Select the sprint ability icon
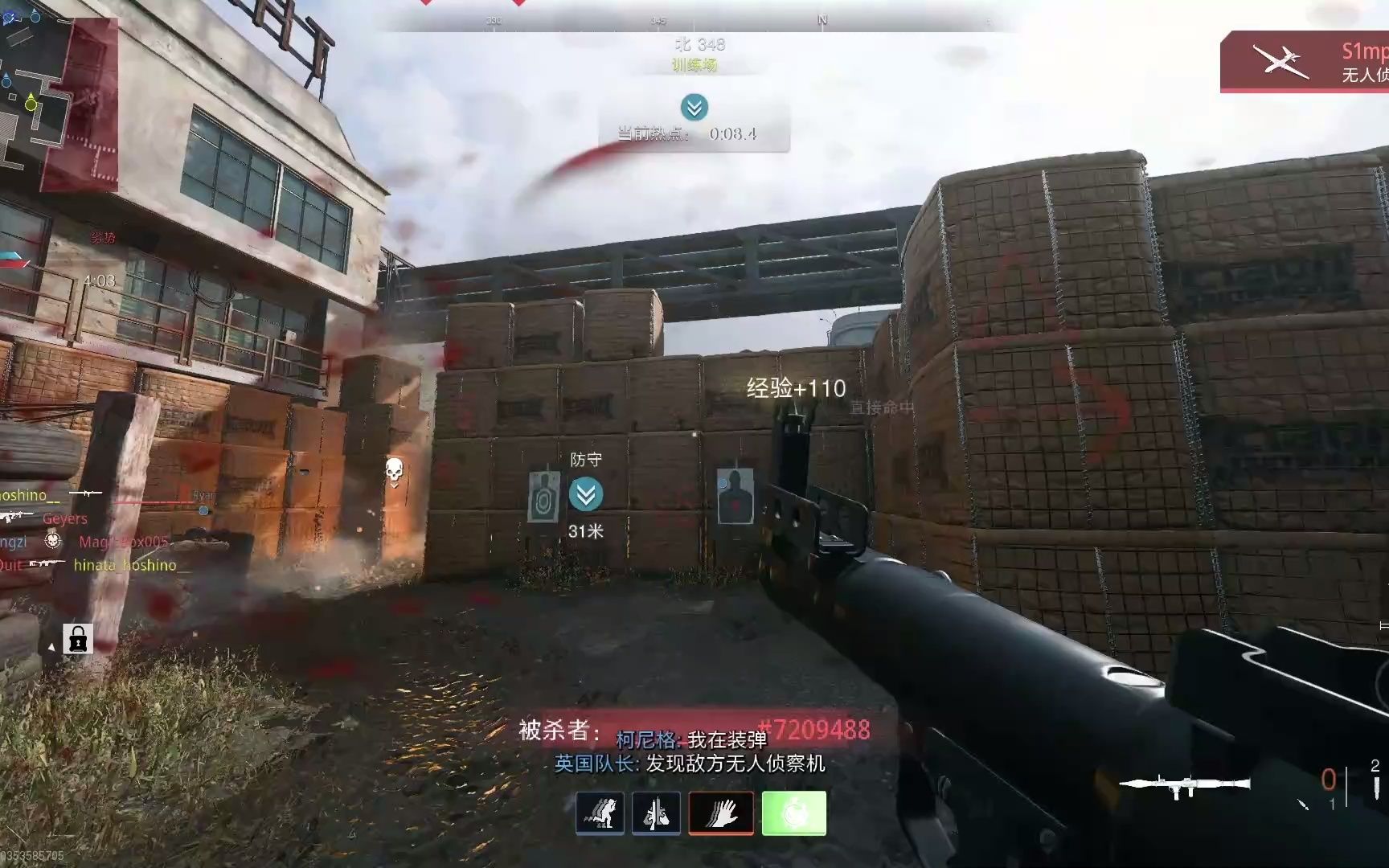Viewport: 1389px width, 868px height. pyautogui.click(x=600, y=813)
